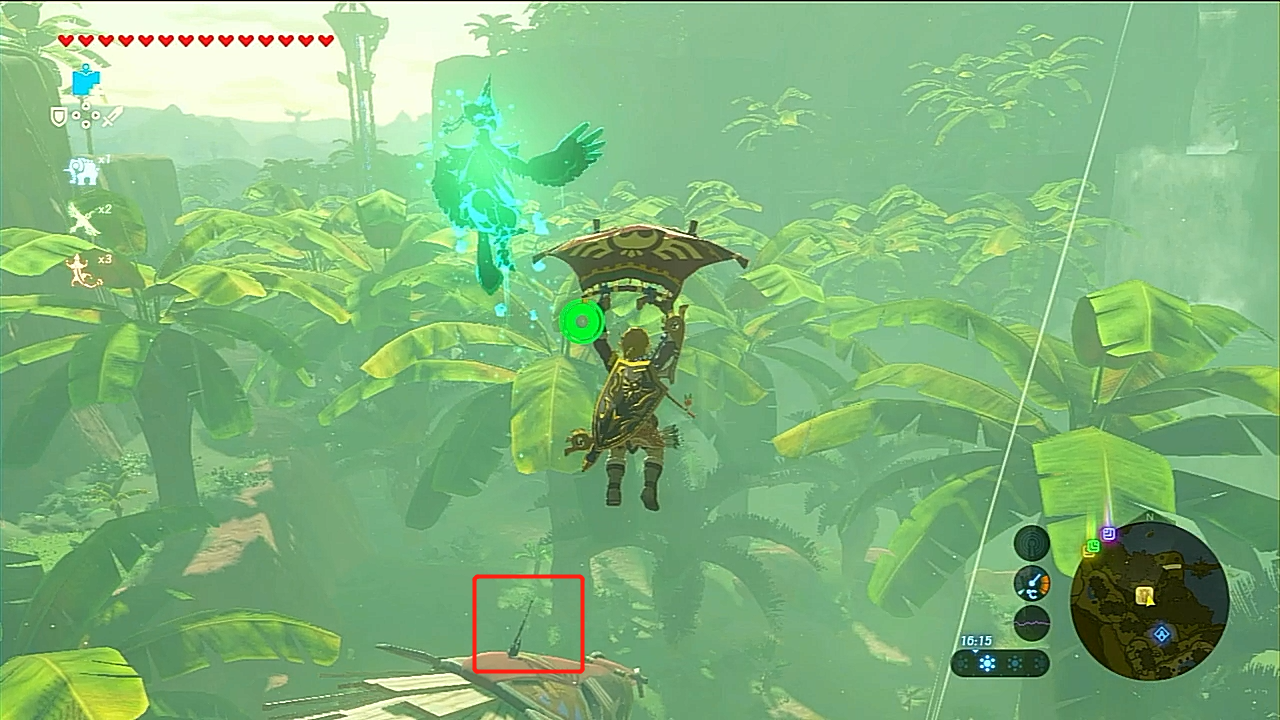The height and width of the screenshot is (720, 1280).
Task: Open the circular minimap
Action: coord(1149,602)
